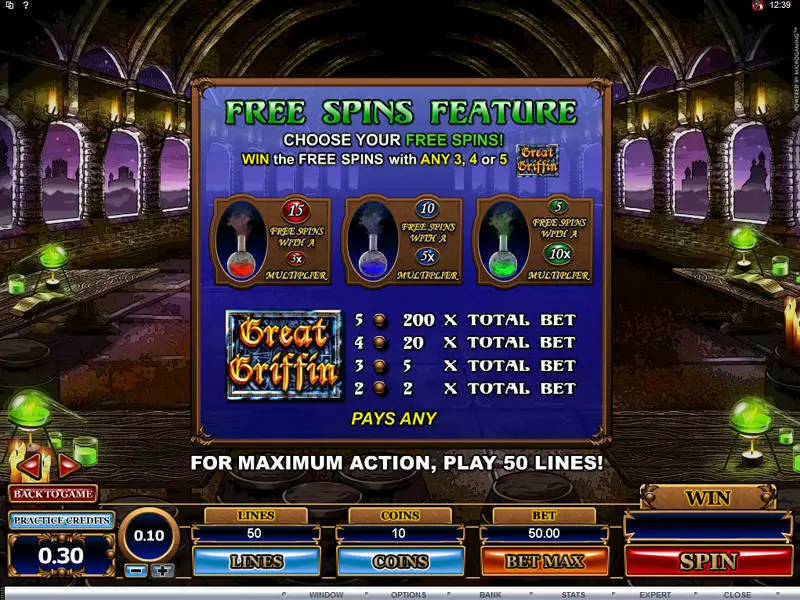This screenshot has width=800, height=600.
Task: Open the Bank menu
Action: pyautogui.click(x=490, y=594)
